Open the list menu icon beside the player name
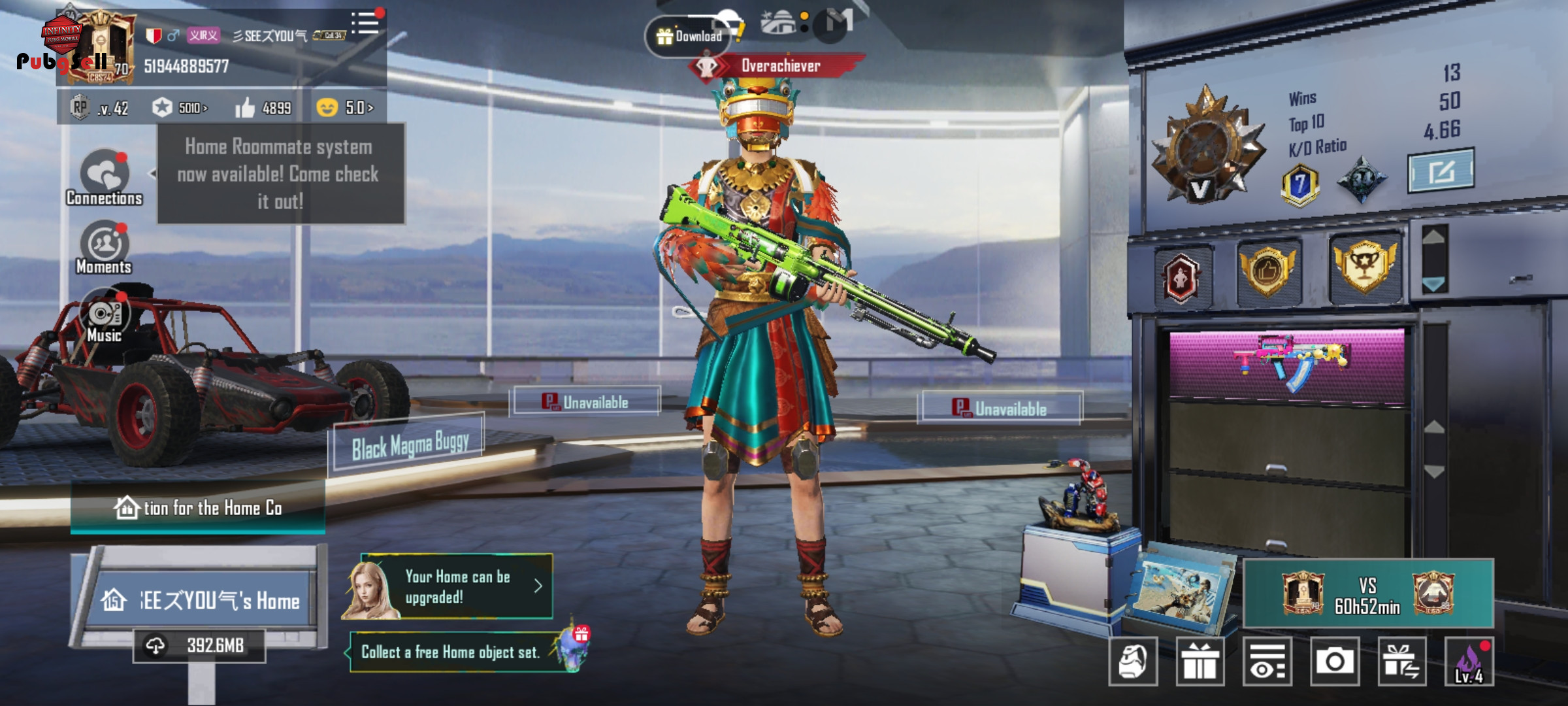The image size is (1568, 706). [365, 24]
